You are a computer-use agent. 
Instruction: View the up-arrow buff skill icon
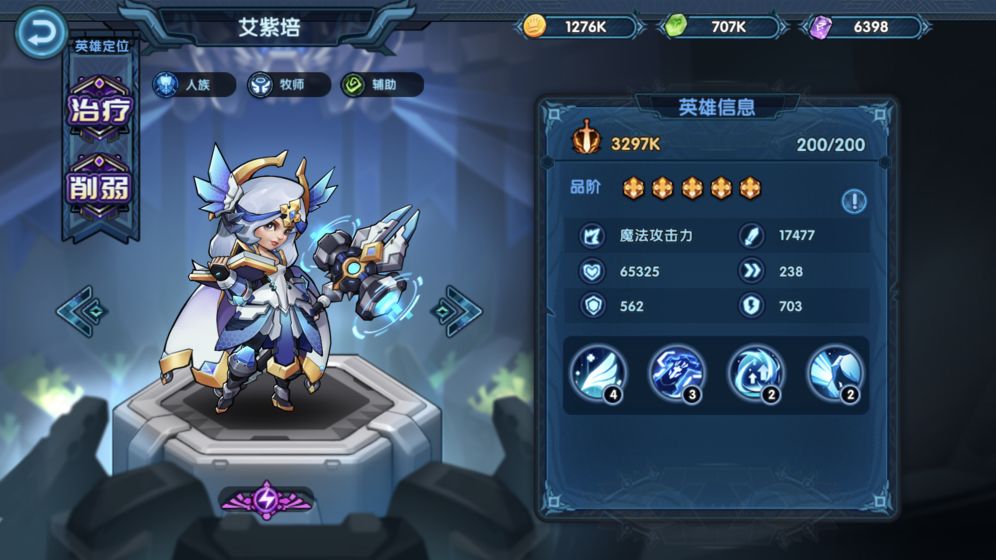756,373
